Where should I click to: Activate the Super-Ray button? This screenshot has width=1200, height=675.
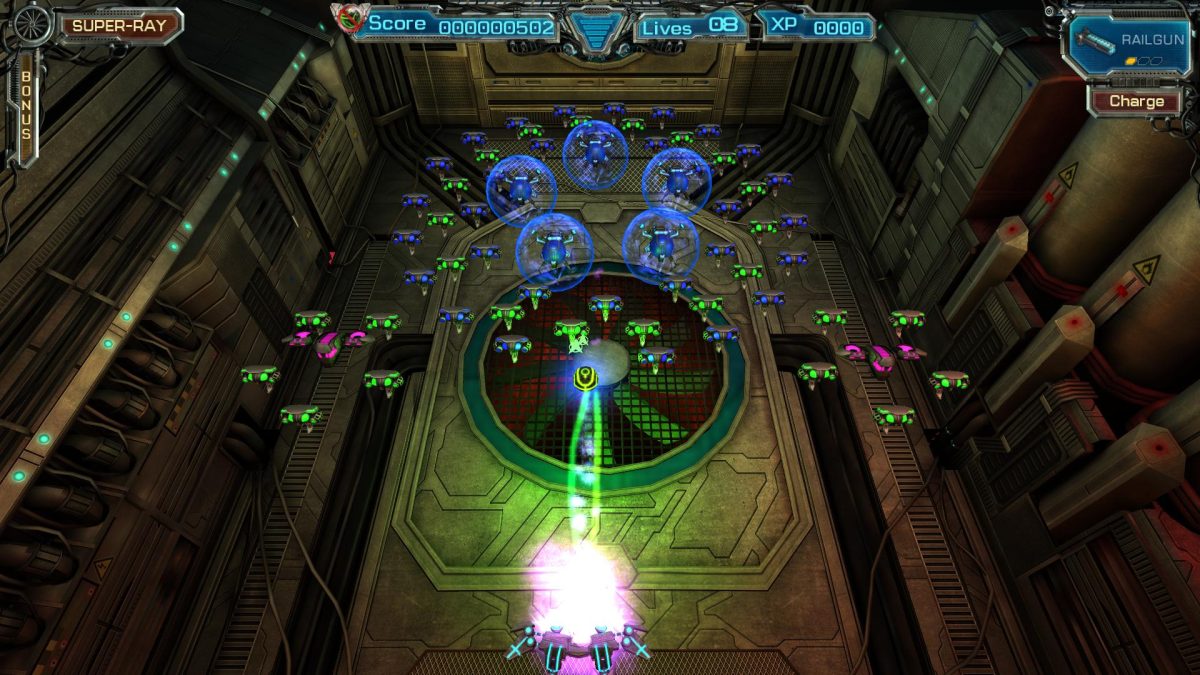click(118, 25)
